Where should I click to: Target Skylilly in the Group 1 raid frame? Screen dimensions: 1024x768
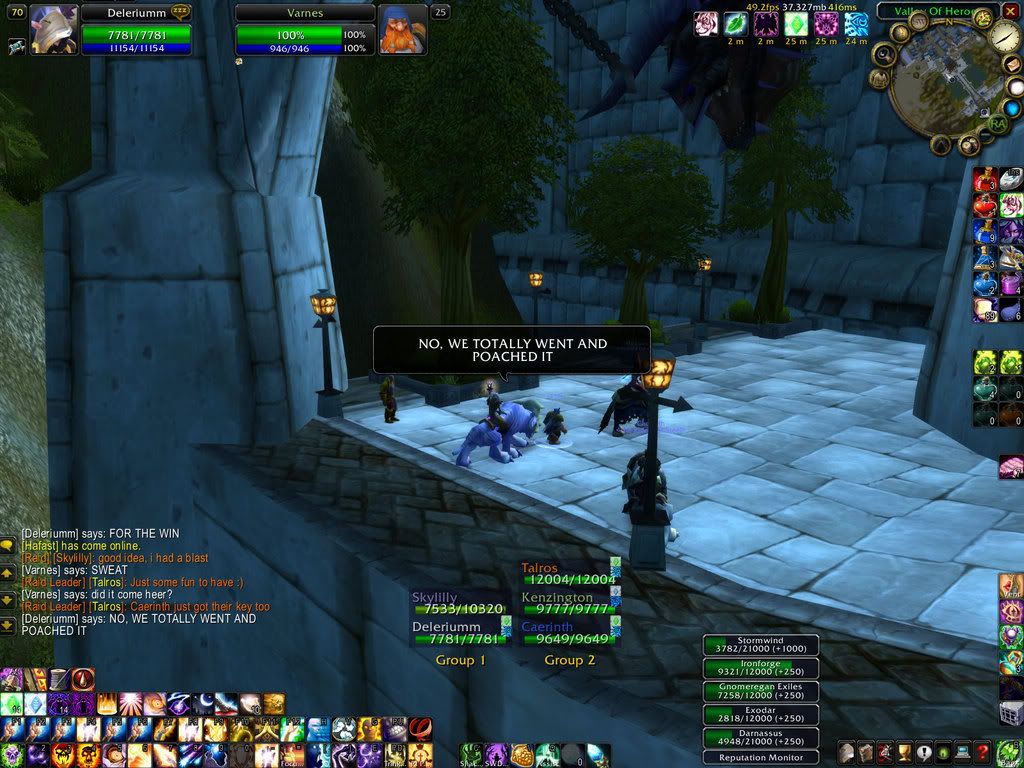click(460, 603)
